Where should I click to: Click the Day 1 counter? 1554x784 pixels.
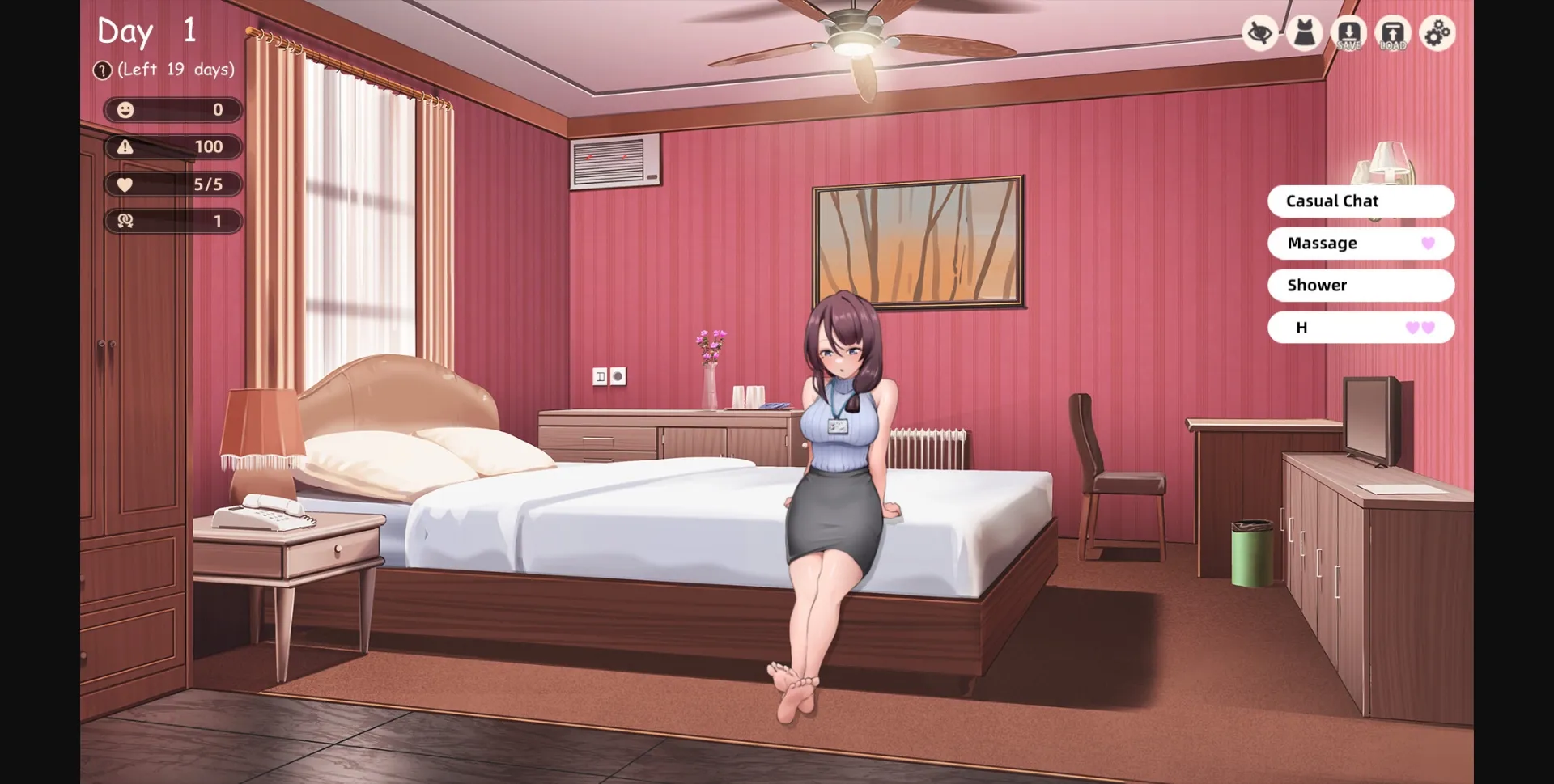click(146, 31)
